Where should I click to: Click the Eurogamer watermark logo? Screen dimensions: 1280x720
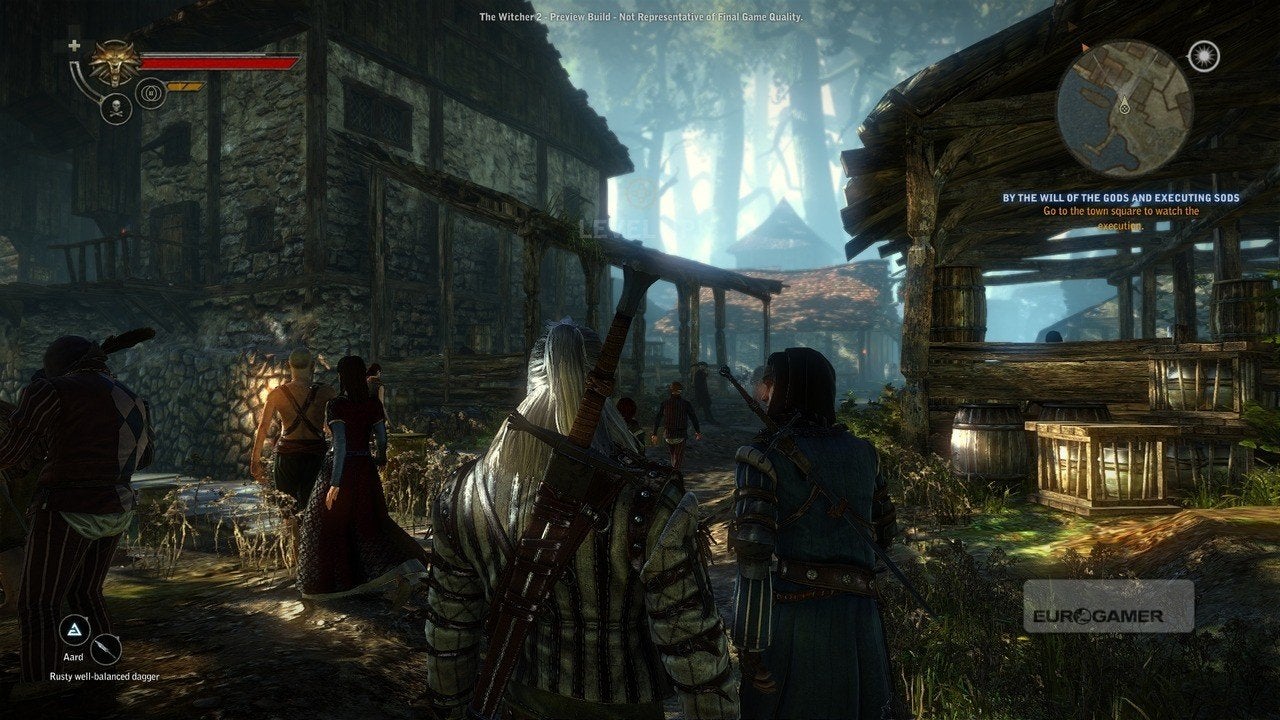[x=1108, y=606]
